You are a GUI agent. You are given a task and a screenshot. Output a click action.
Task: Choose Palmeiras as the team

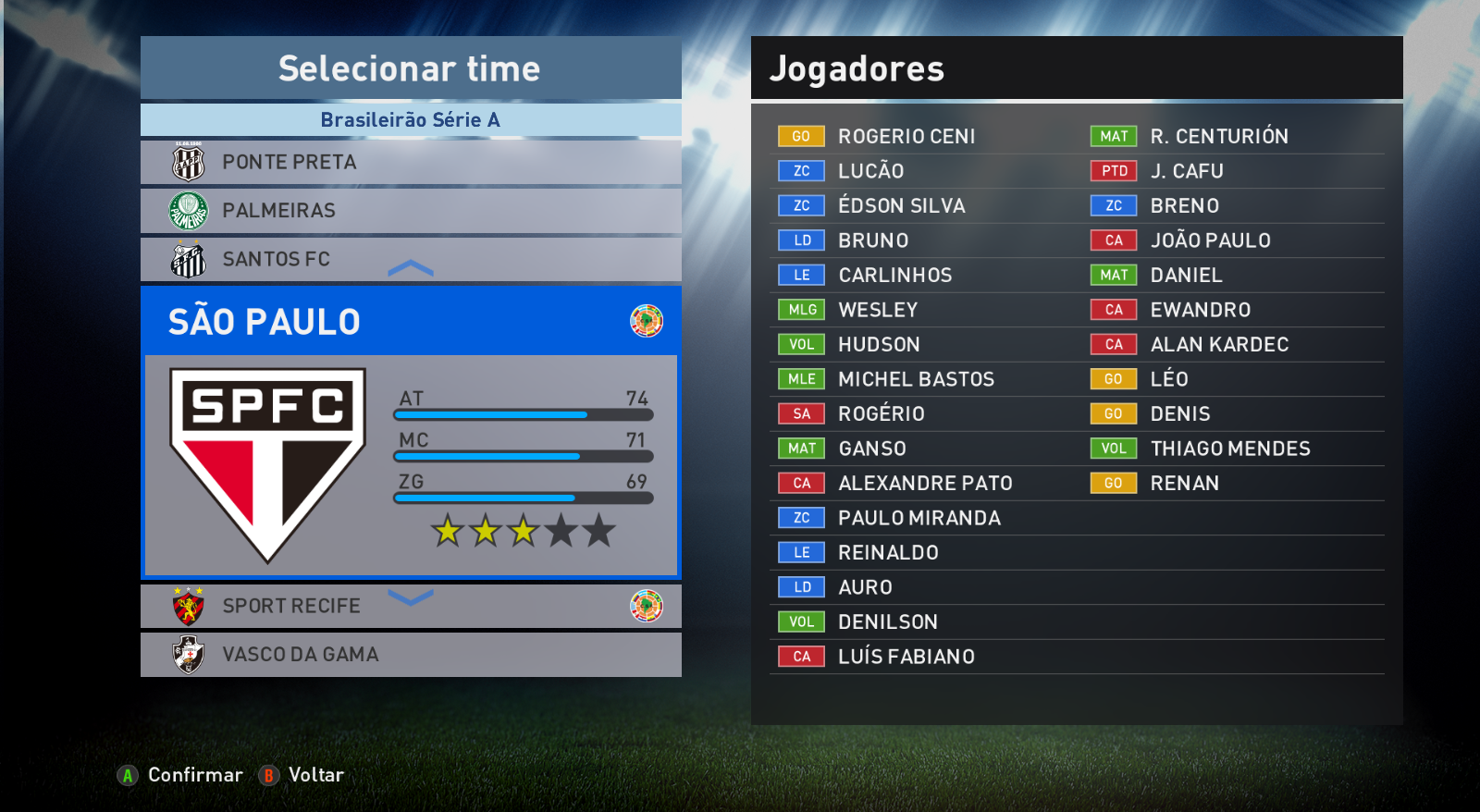410,211
